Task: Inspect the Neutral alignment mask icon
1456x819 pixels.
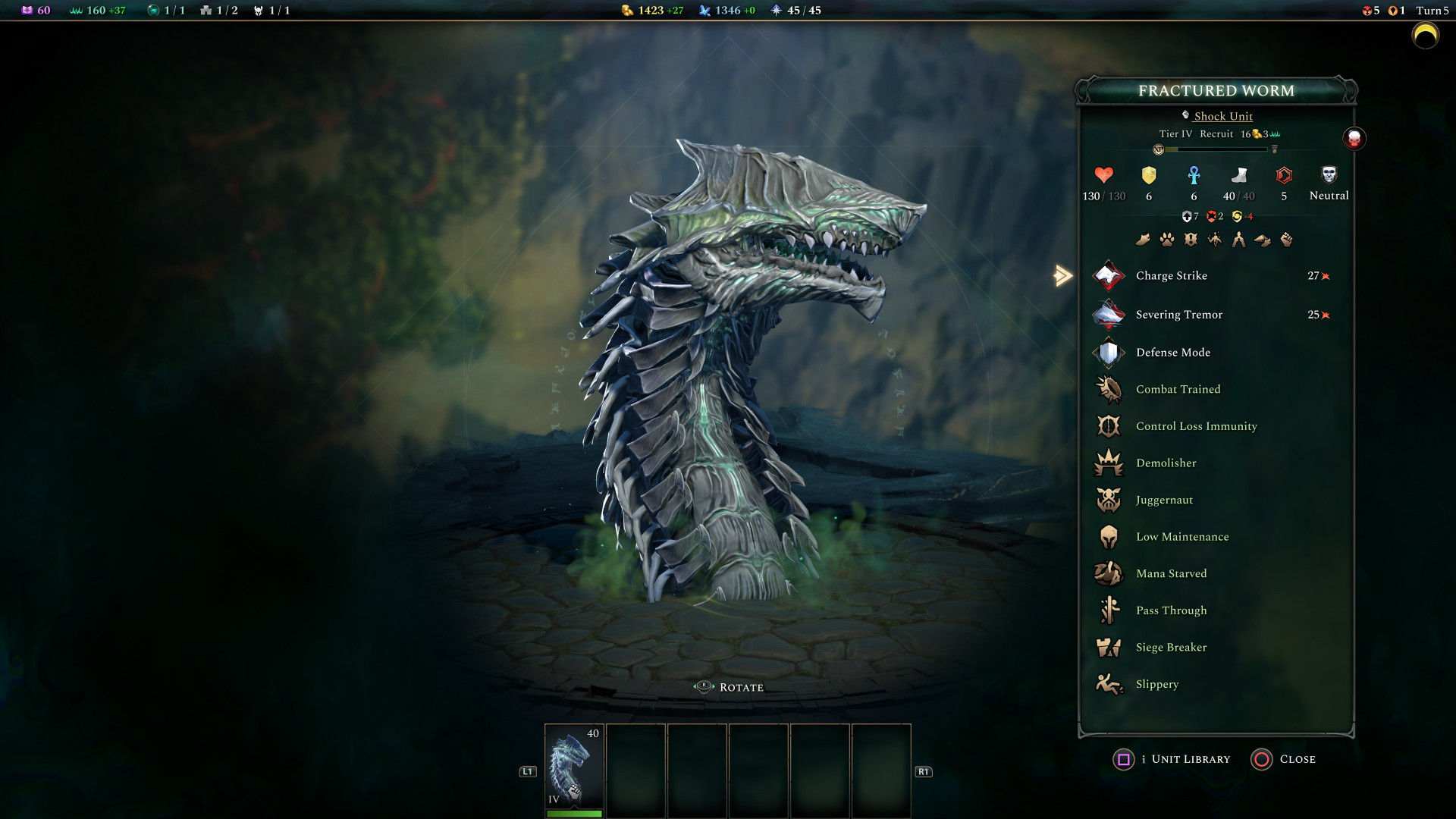Action: coord(1329,175)
